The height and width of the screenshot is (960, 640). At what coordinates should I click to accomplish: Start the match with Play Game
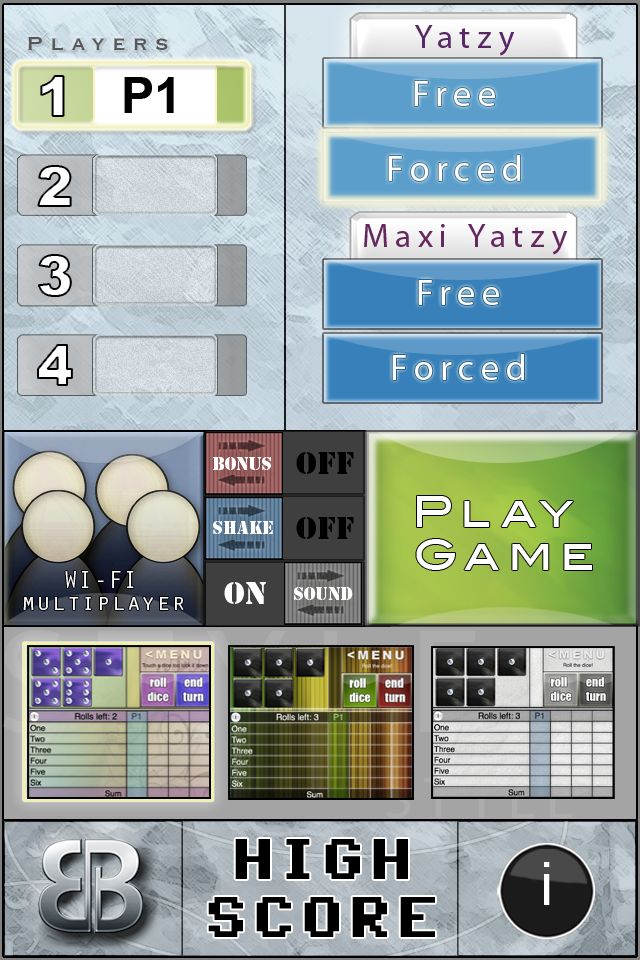502,530
